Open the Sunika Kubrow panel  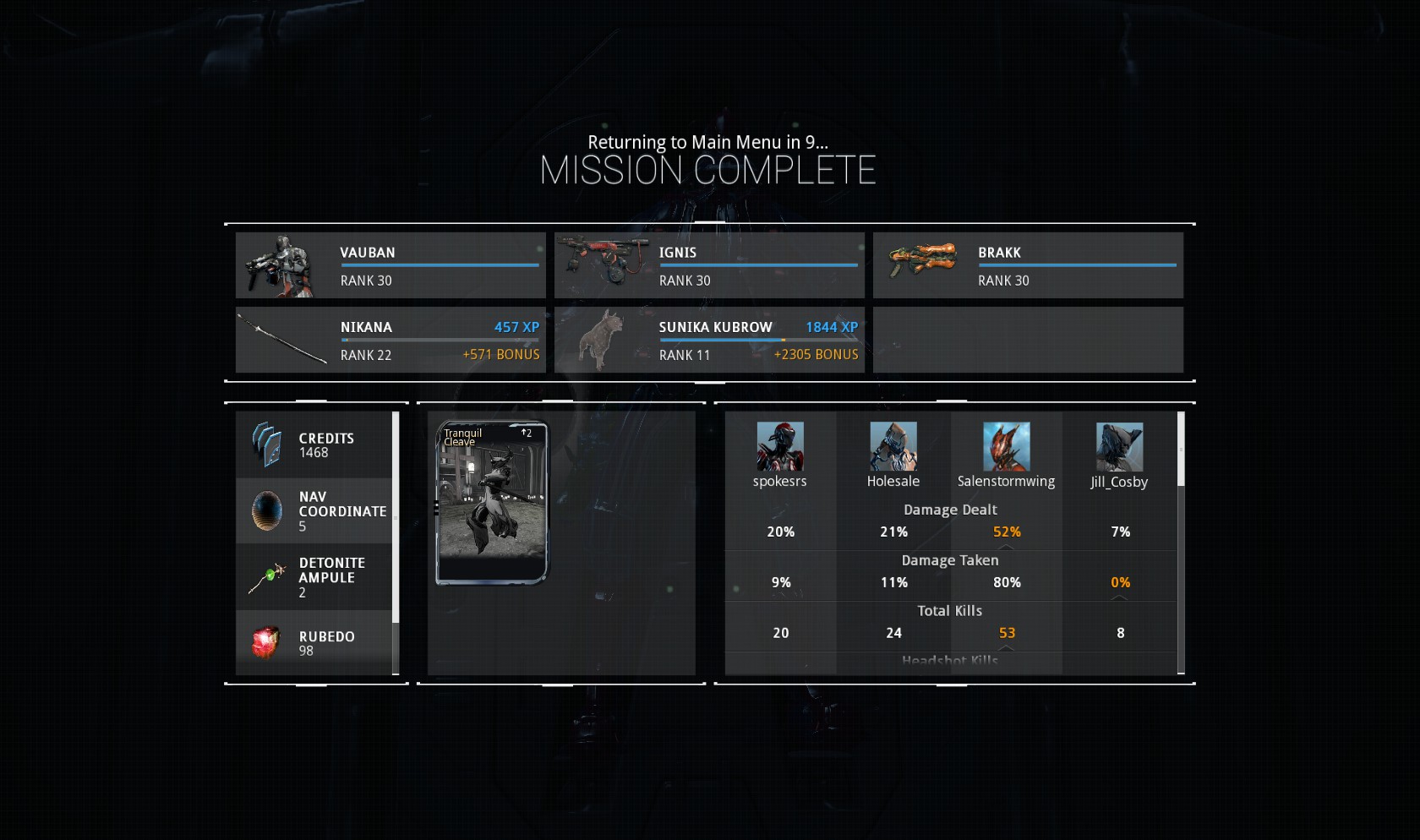709,340
